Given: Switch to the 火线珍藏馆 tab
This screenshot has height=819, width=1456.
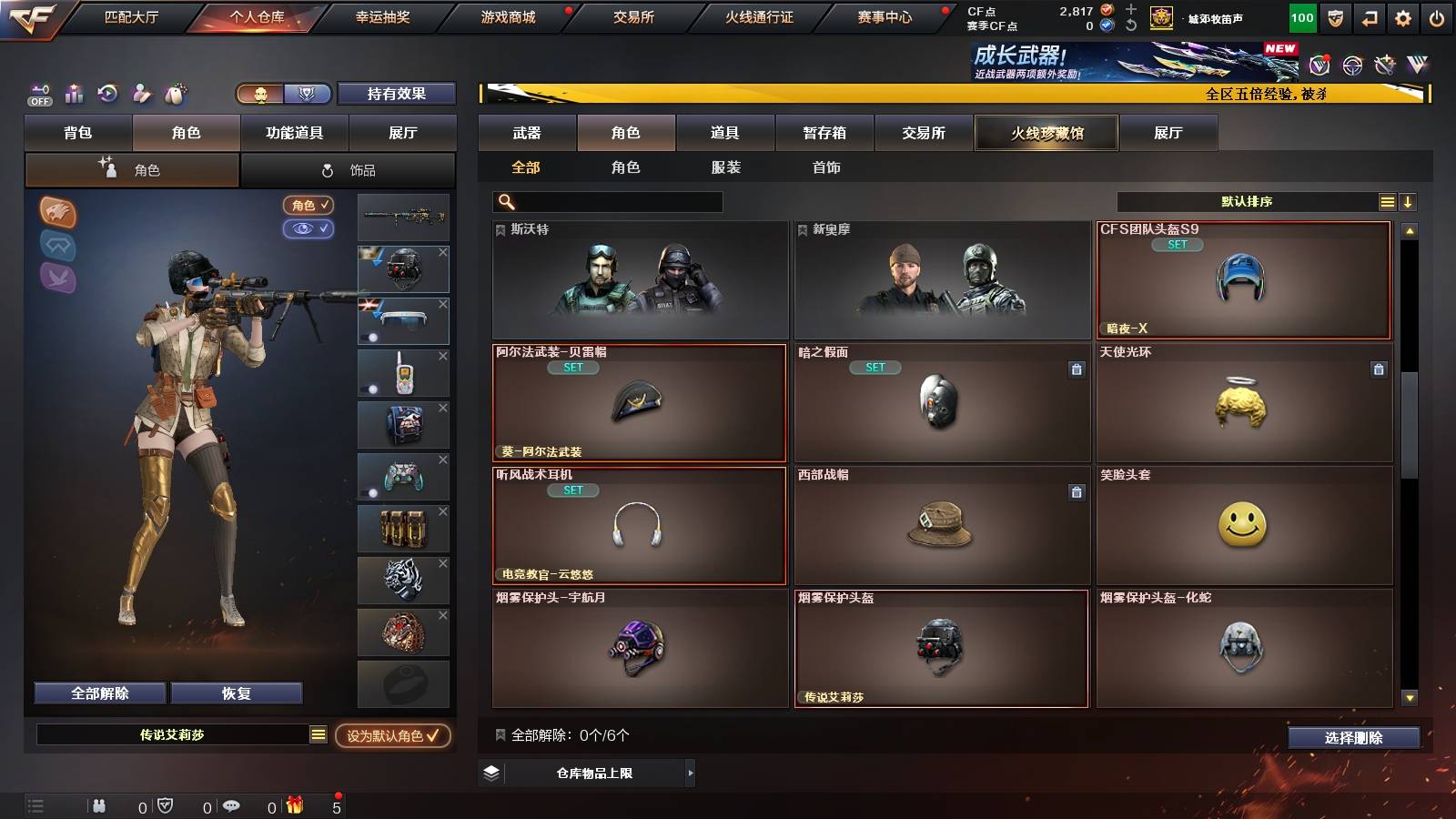Looking at the screenshot, I should (x=1046, y=133).
